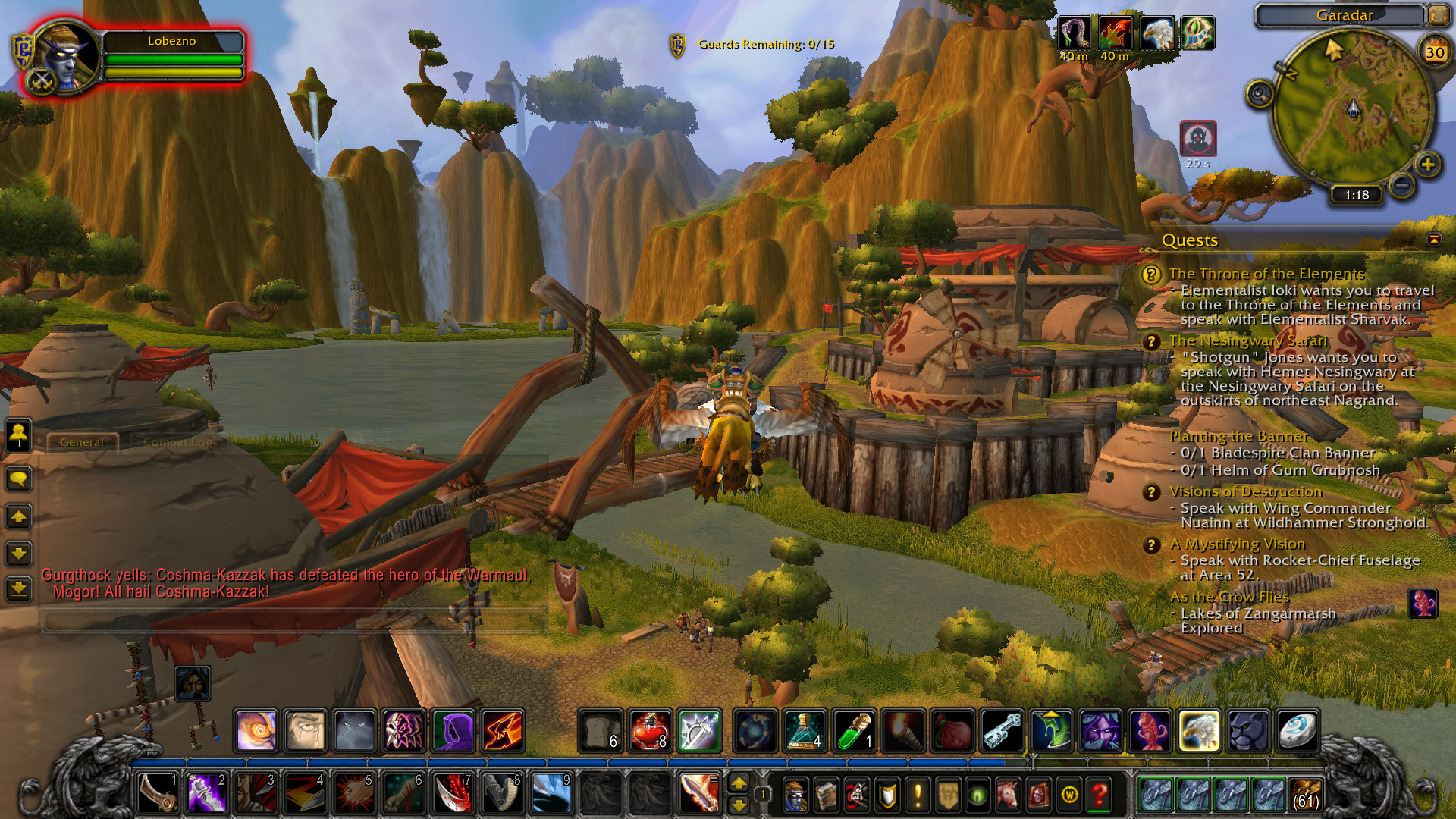Click the dagger ability in slot 1
The height and width of the screenshot is (819, 1456).
click(158, 793)
